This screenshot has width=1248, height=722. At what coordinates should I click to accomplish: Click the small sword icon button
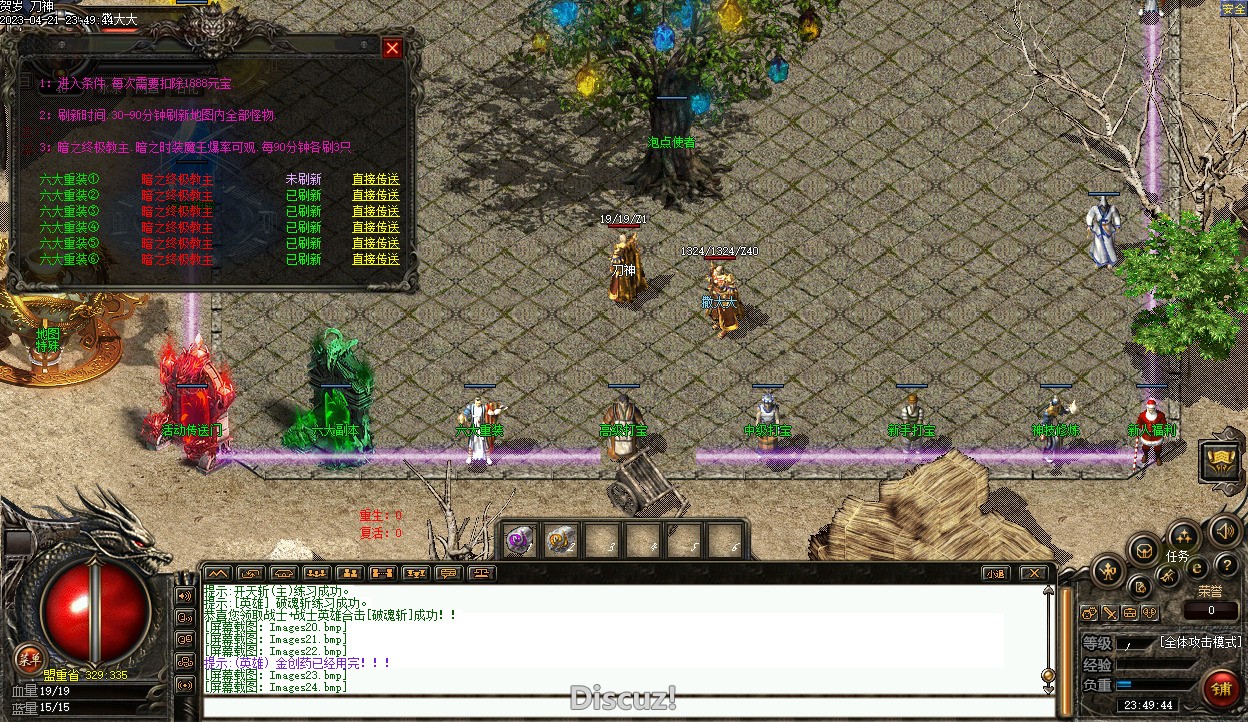[x=1110, y=613]
